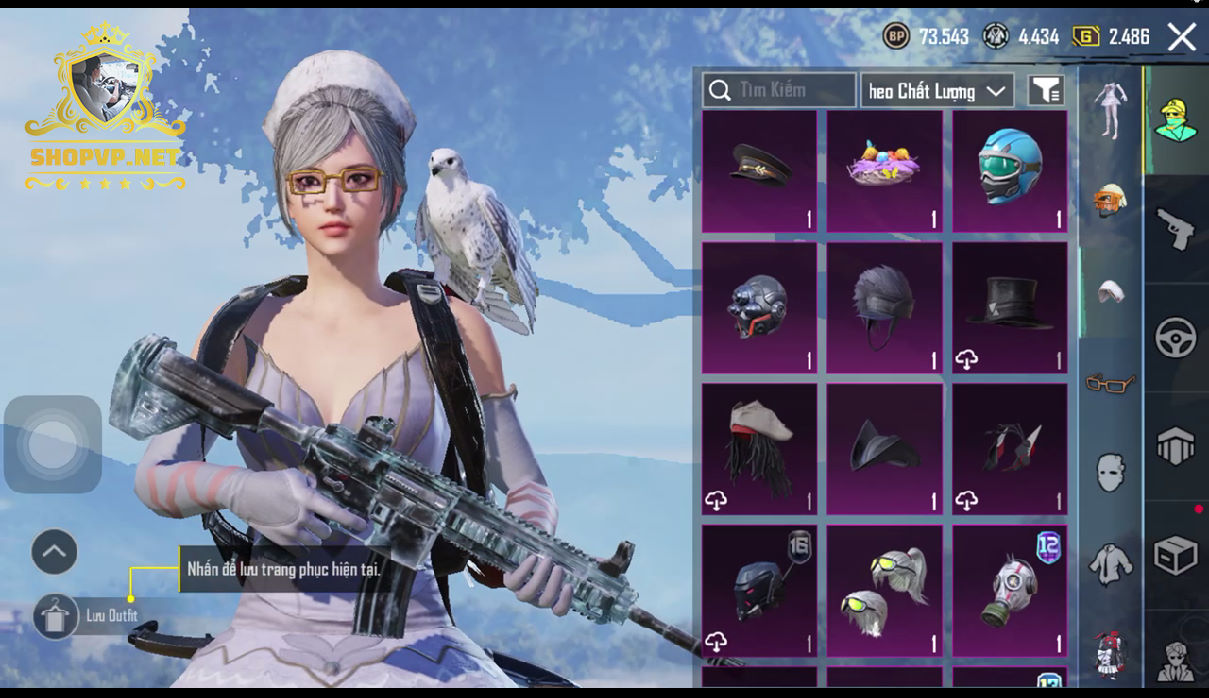Close the inventory with the X button
Image resolution: width=1209 pixels, height=698 pixels.
point(1182,38)
